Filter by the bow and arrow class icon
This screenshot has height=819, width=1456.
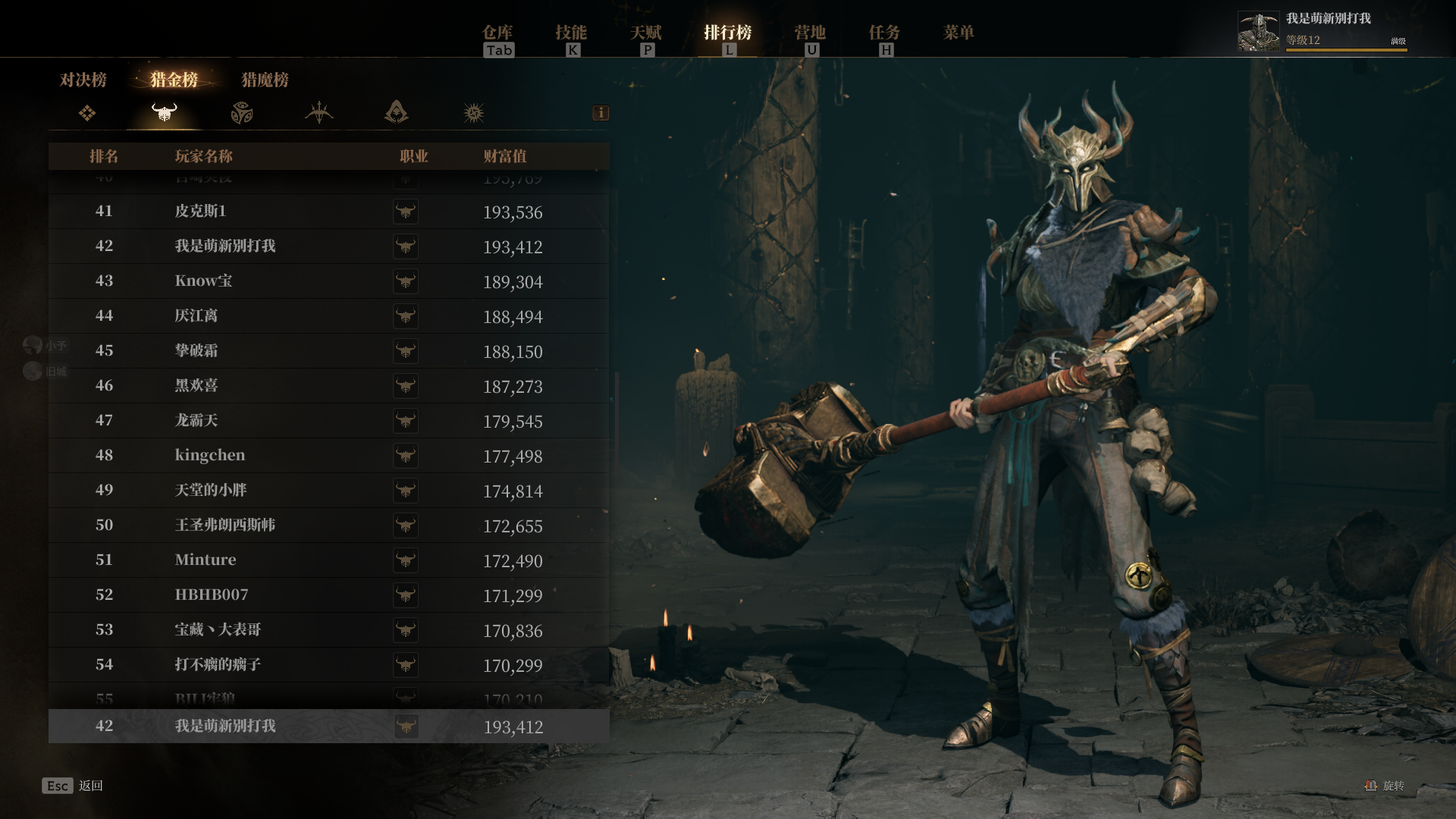pos(319,114)
